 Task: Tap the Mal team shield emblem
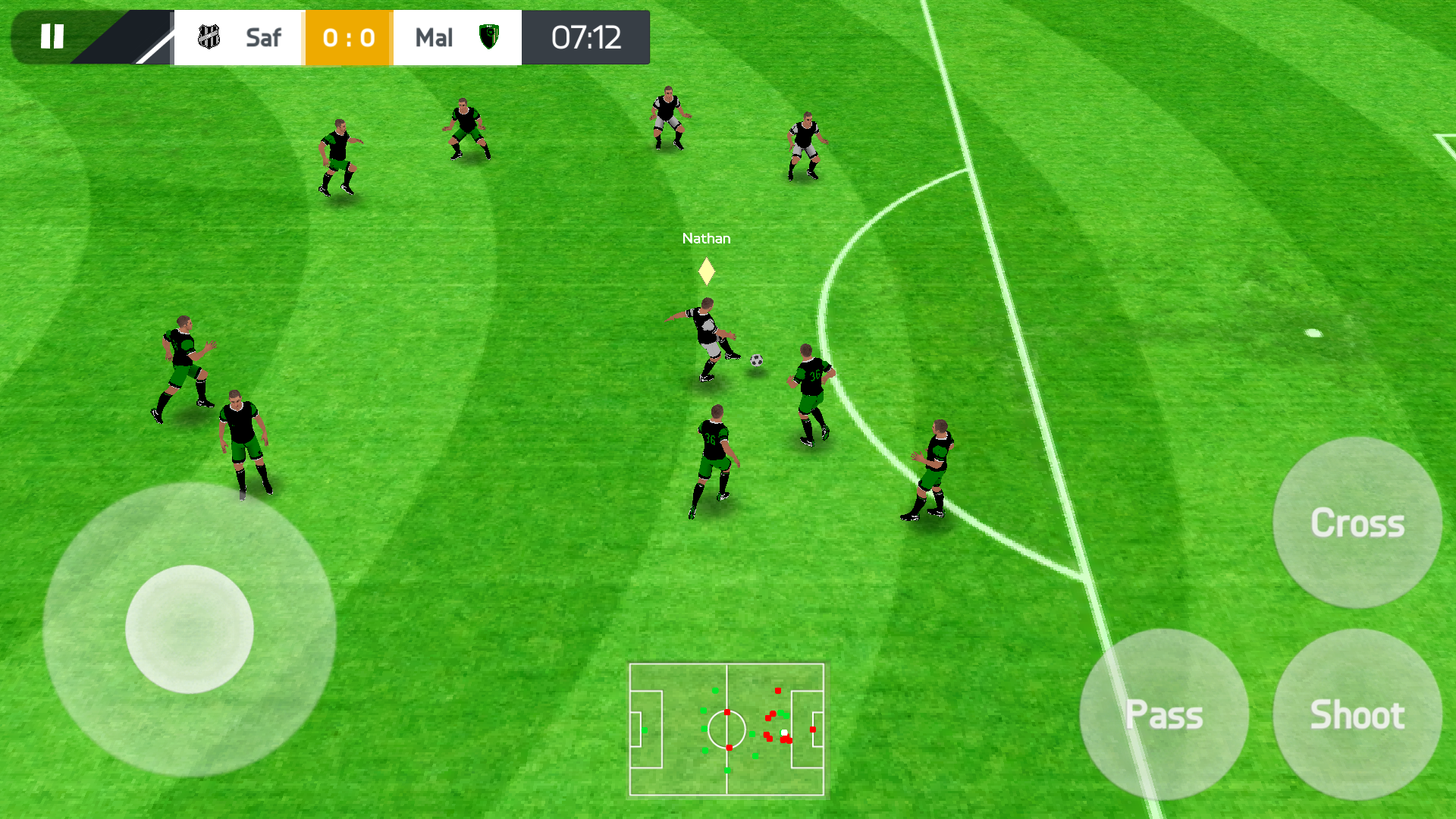pyautogui.click(x=488, y=36)
